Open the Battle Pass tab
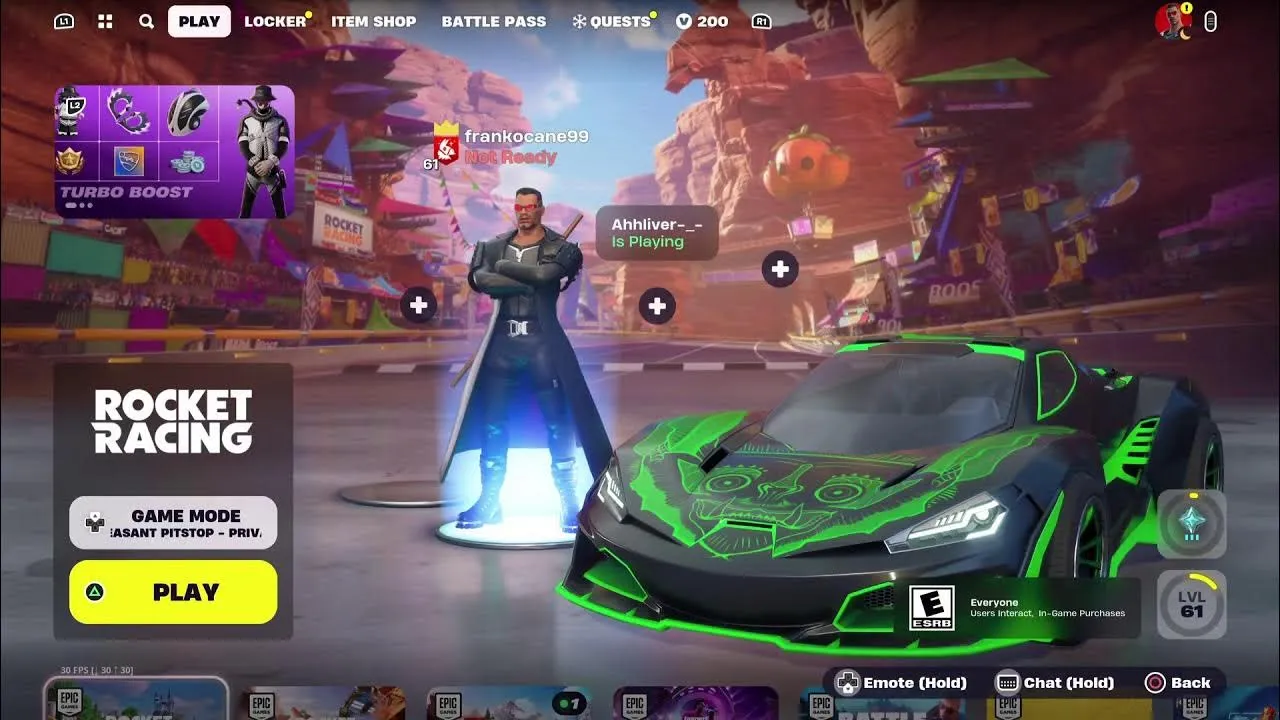The width and height of the screenshot is (1280, 720). coord(494,21)
